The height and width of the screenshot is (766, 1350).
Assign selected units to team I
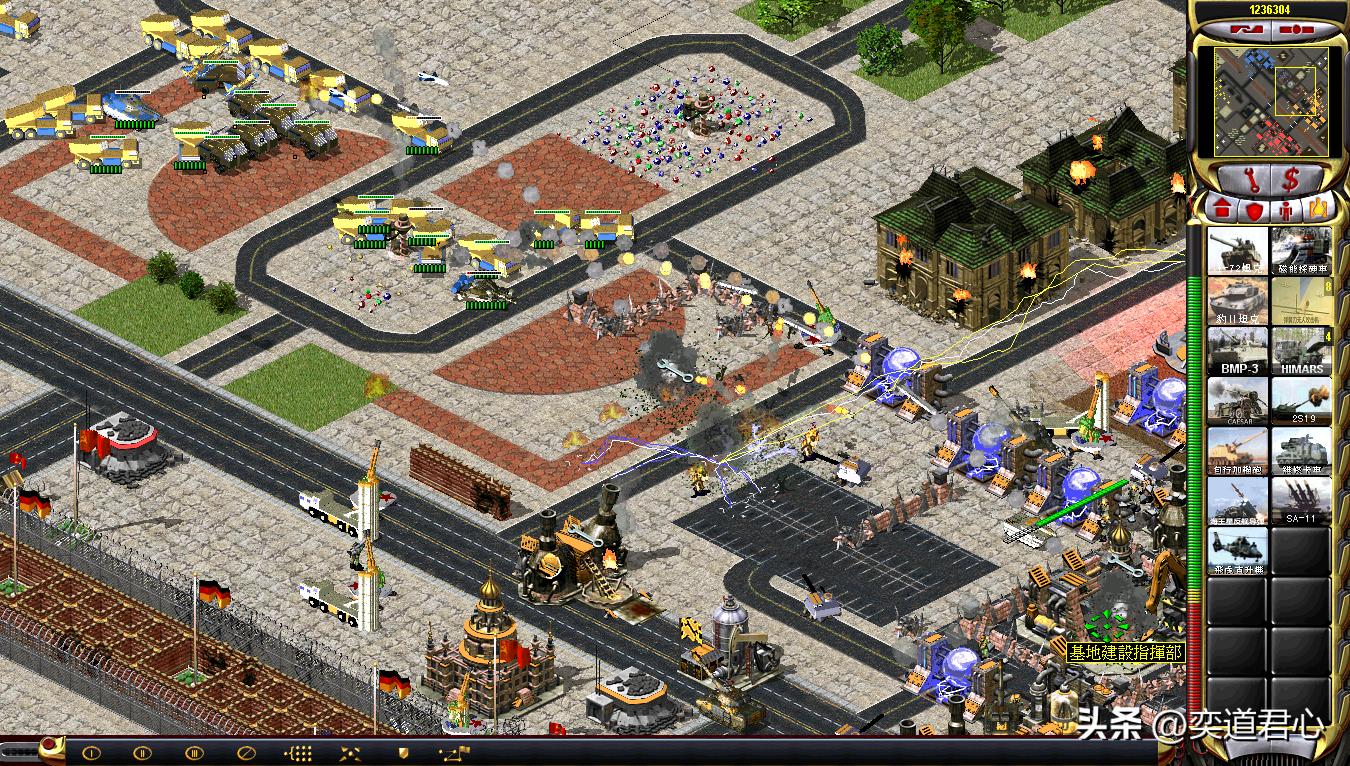91,751
